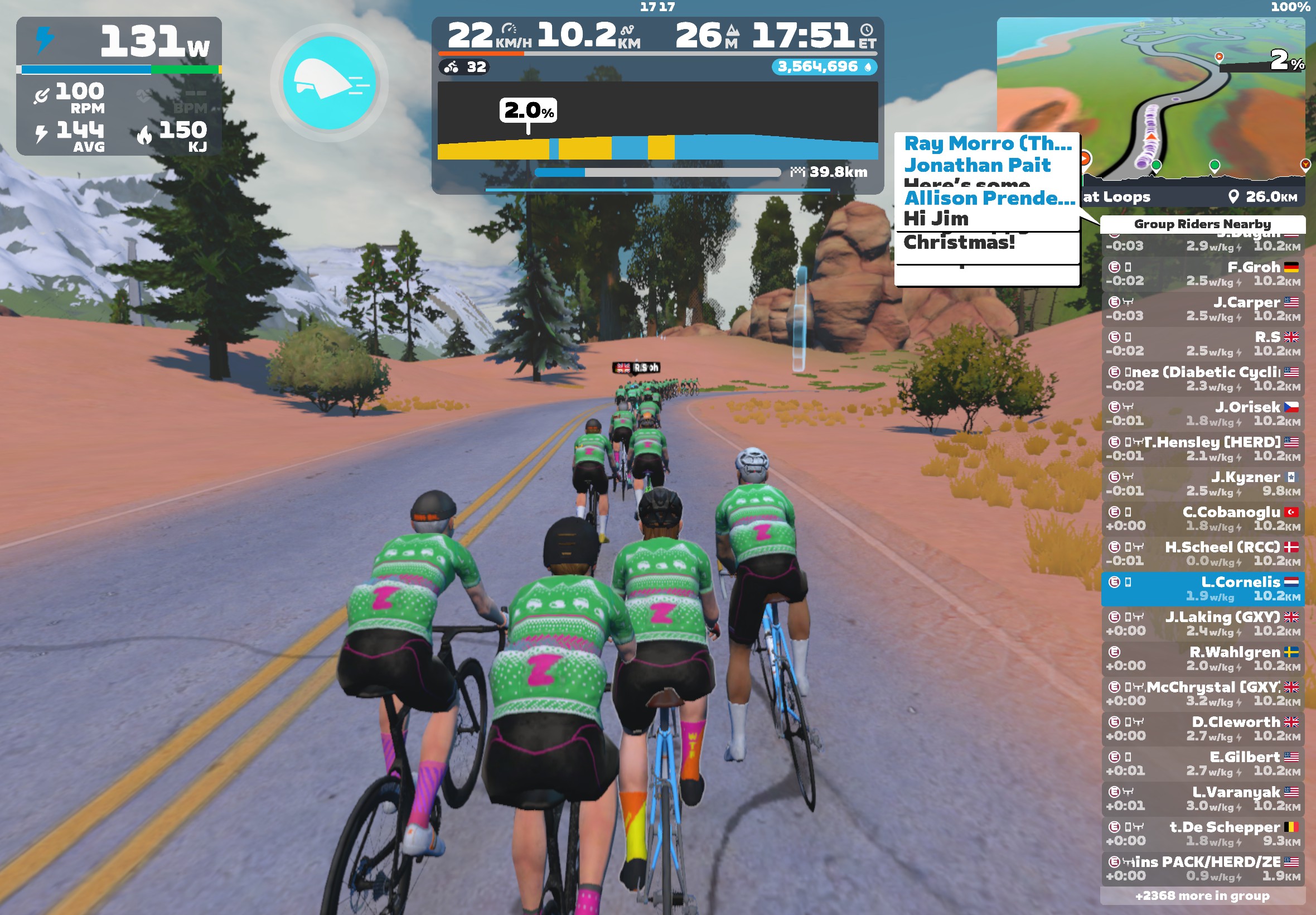Select H.Scheel (RCC) rider entry
The height and width of the screenshot is (915, 1316).
pos(1202,553)
